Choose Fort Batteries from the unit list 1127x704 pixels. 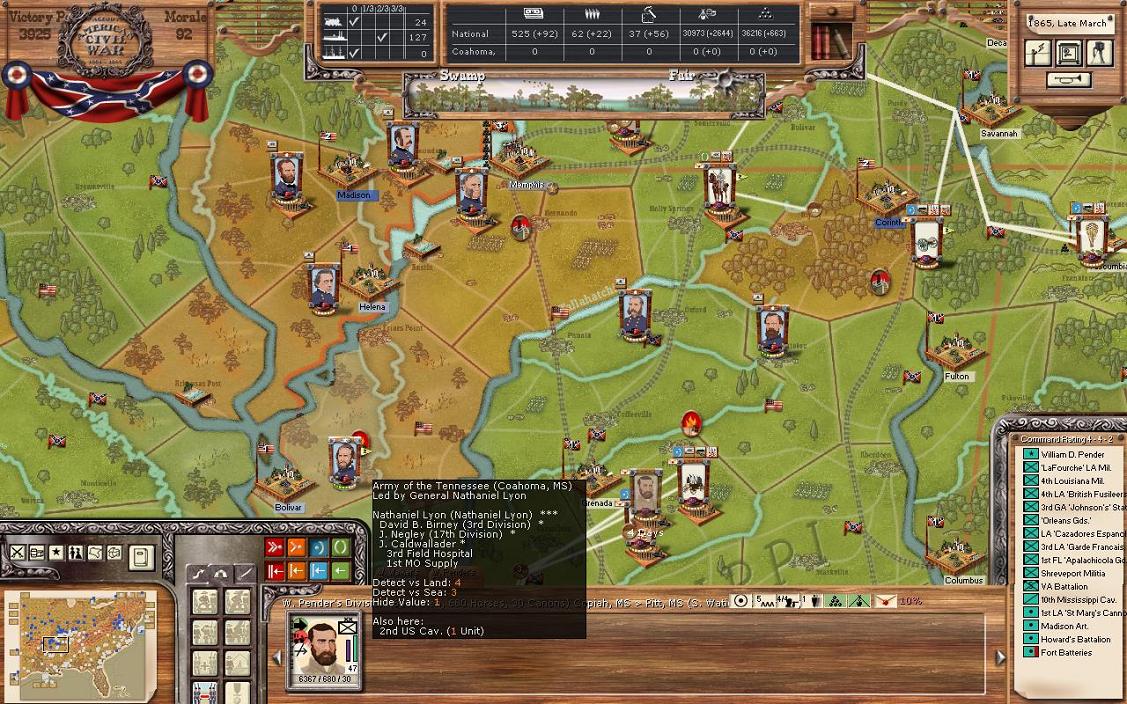coord(1066,652)
